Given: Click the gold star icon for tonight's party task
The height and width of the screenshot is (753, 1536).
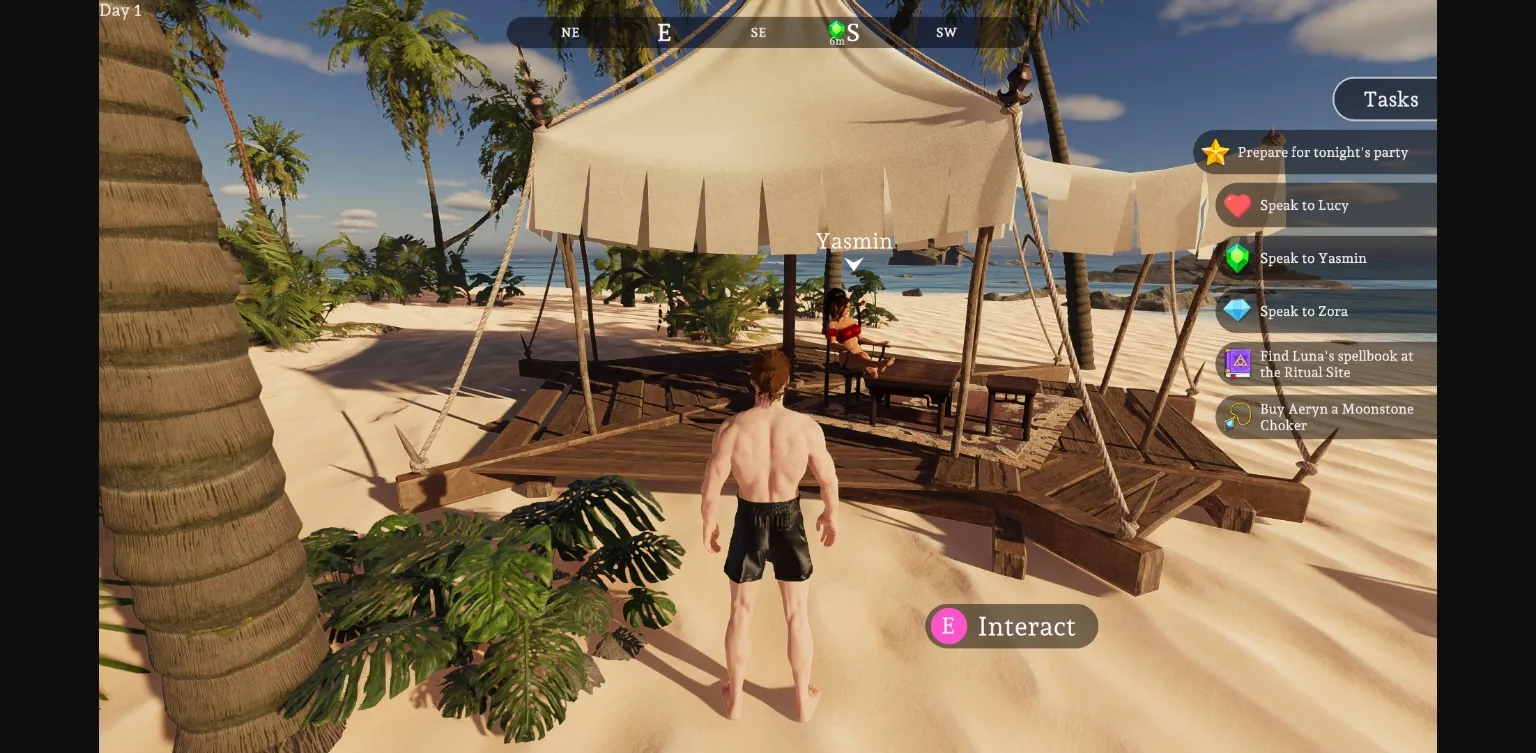Looking at the screenshot, I should pyautogui.click(x=1215, y=152).
